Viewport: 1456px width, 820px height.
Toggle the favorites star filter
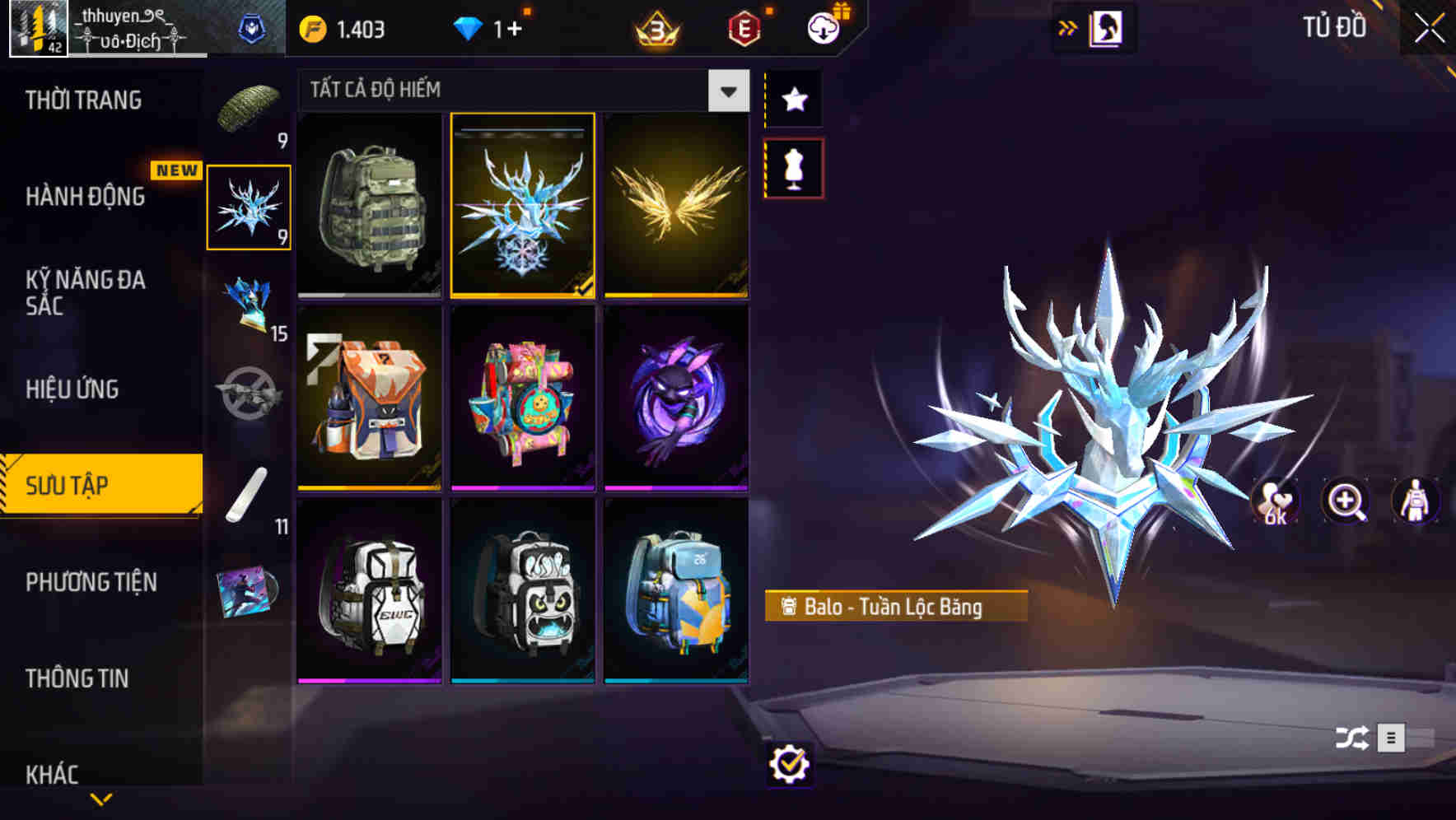click(x=794, y=99)
